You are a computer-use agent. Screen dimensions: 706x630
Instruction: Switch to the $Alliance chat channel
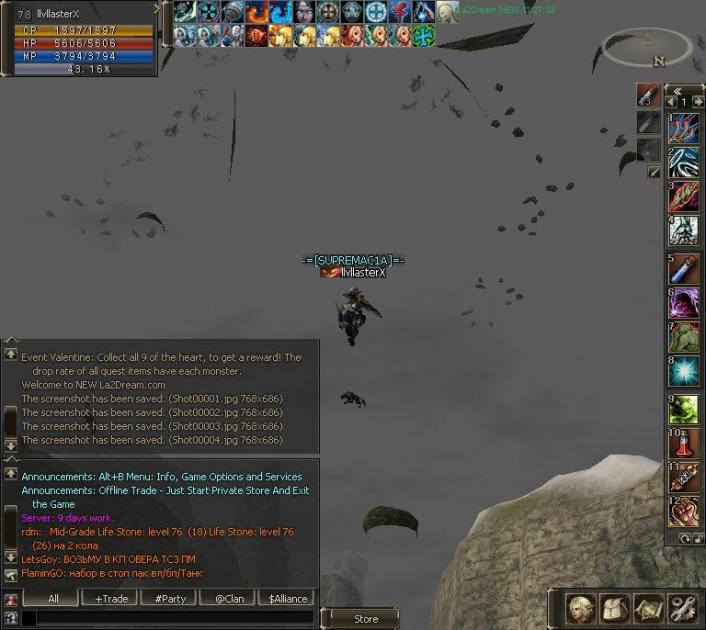pyautogui.click(x=286, y=598)
